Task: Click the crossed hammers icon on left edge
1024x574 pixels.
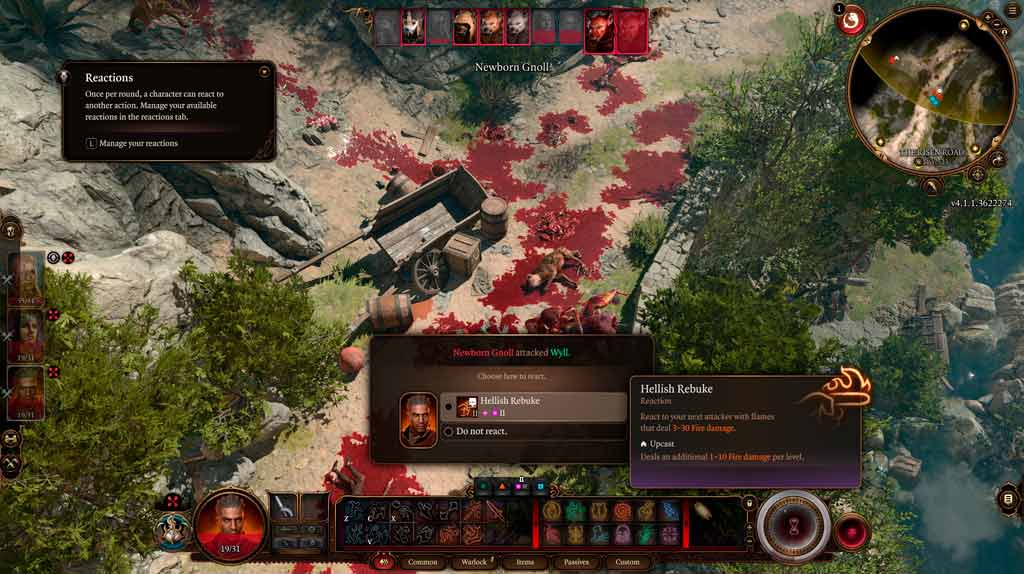Action: coord(12,464)
